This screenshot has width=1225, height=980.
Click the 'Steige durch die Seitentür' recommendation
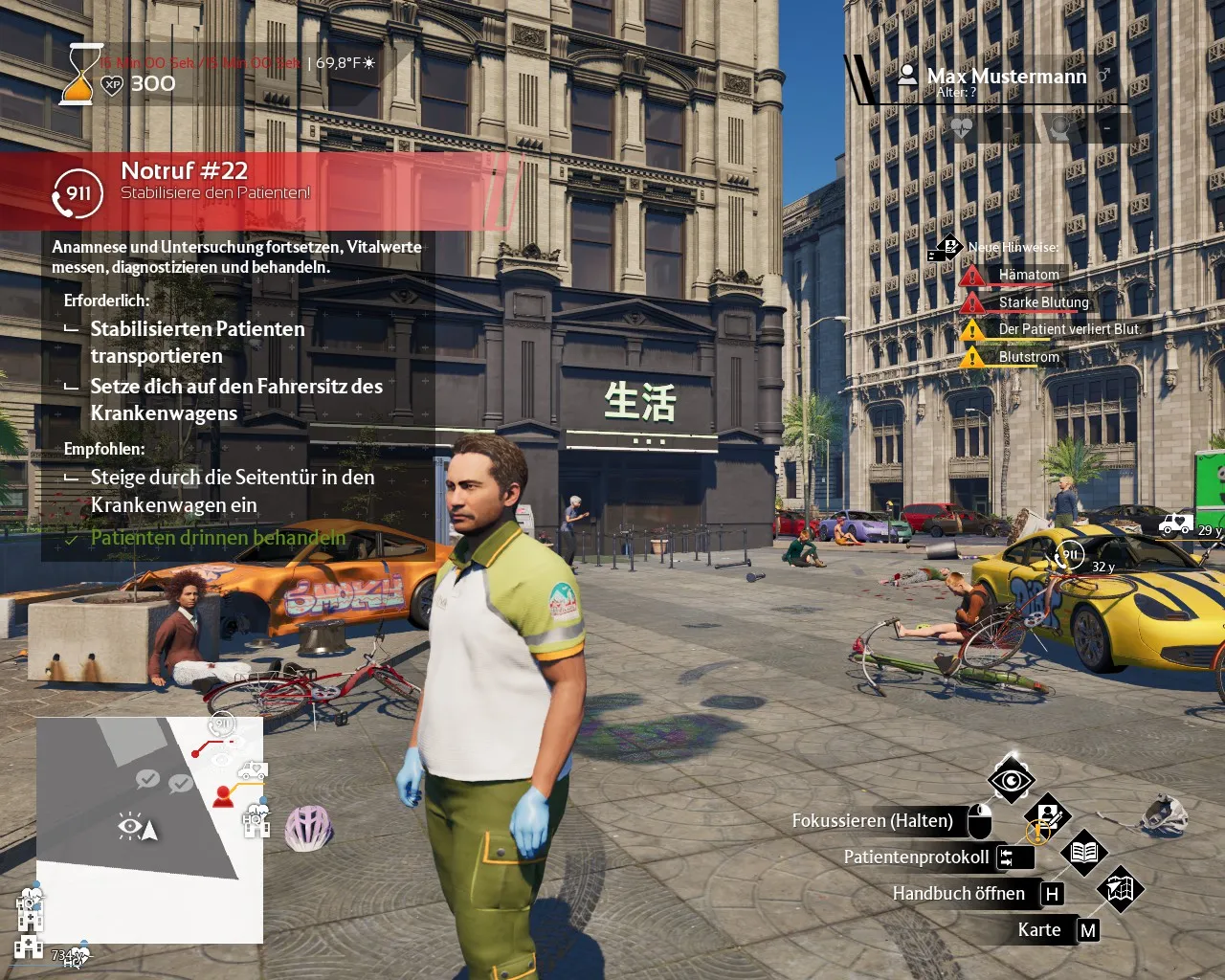coord(232,490)
